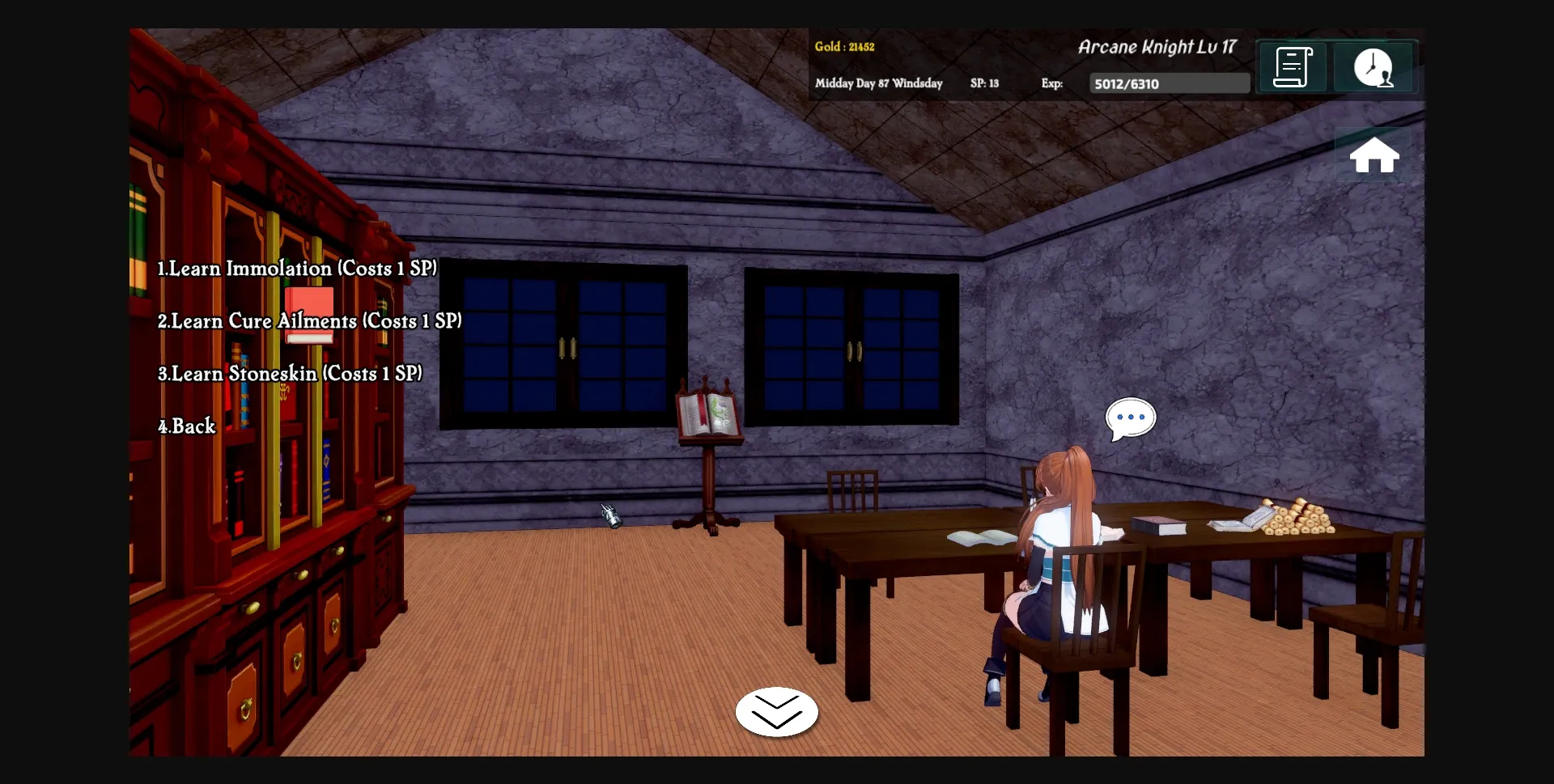Open the character schedule clock icon

click(1374, 67)
